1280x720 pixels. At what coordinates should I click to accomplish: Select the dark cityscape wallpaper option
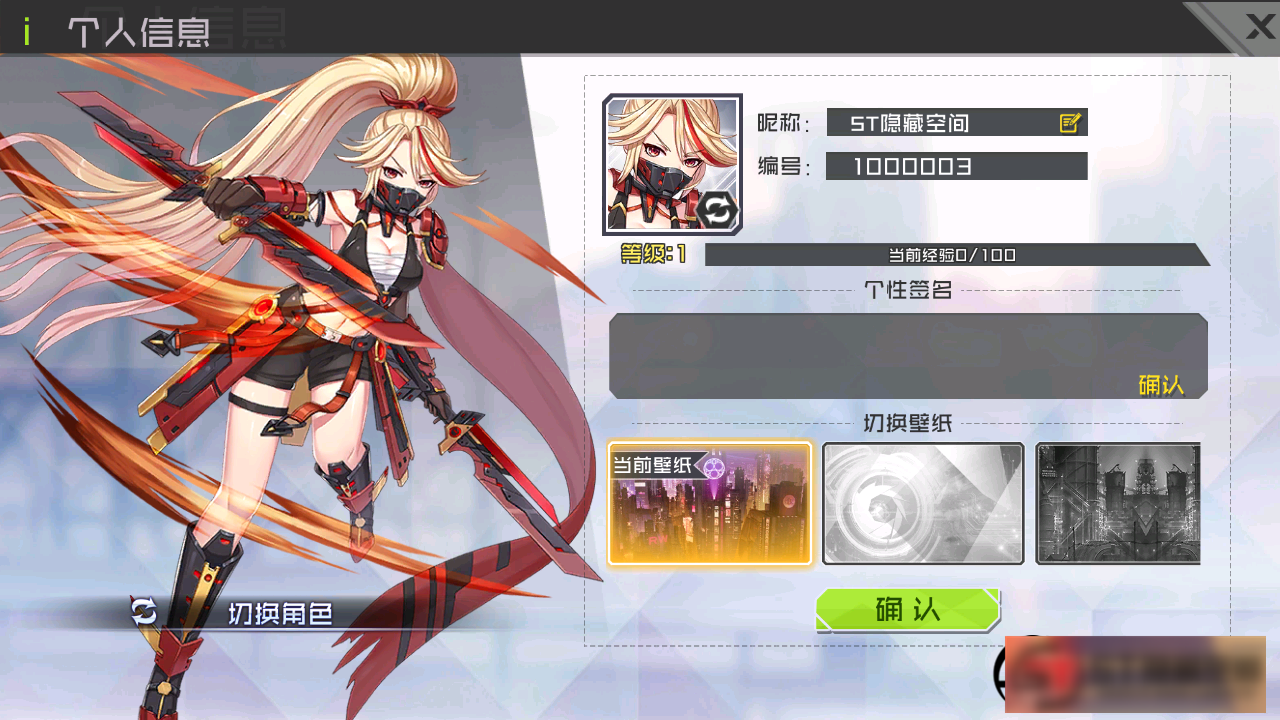(1117, 503)
